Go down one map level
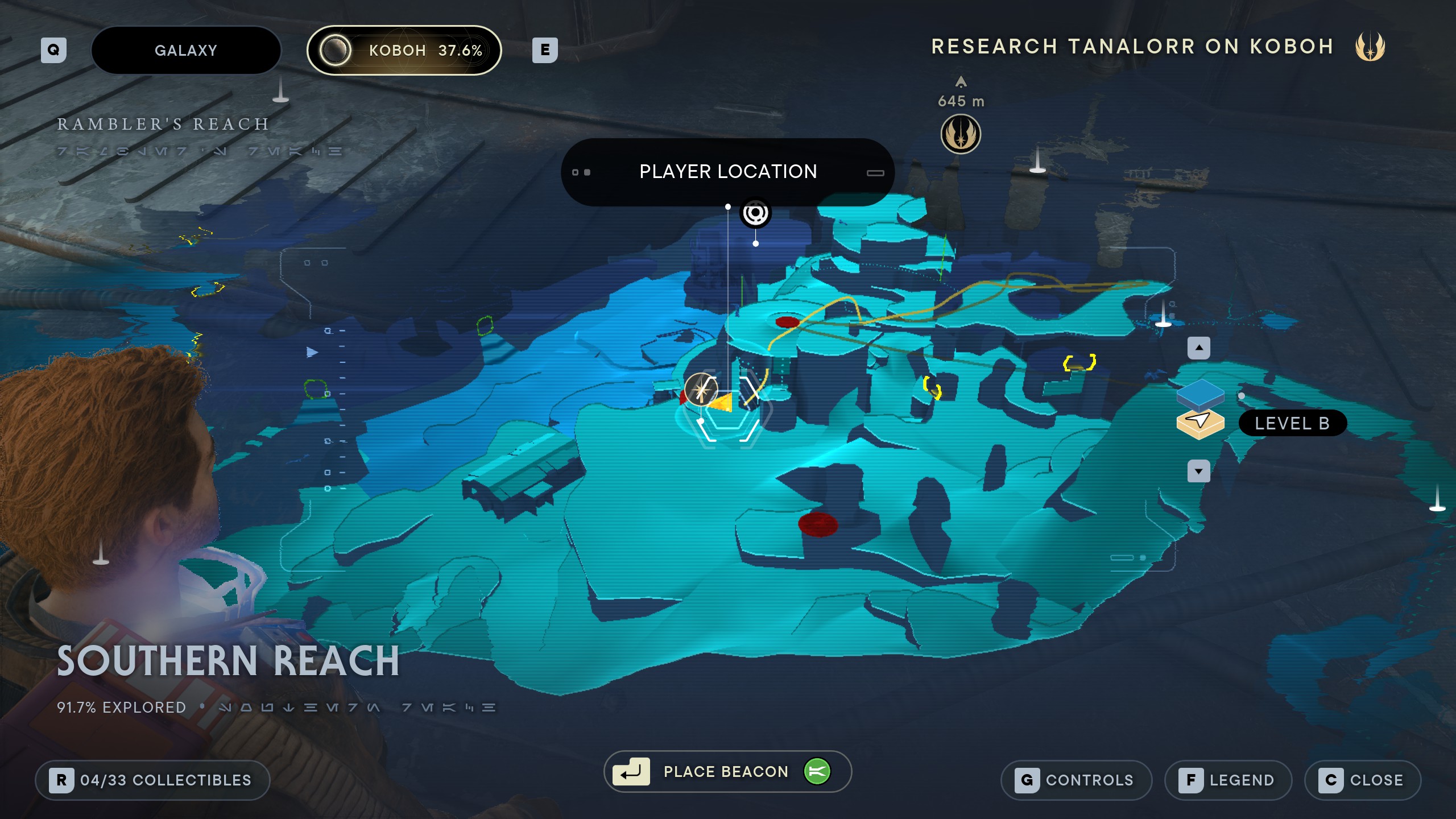This screenshot has width=1456, height=819. tap(1199, 471)
